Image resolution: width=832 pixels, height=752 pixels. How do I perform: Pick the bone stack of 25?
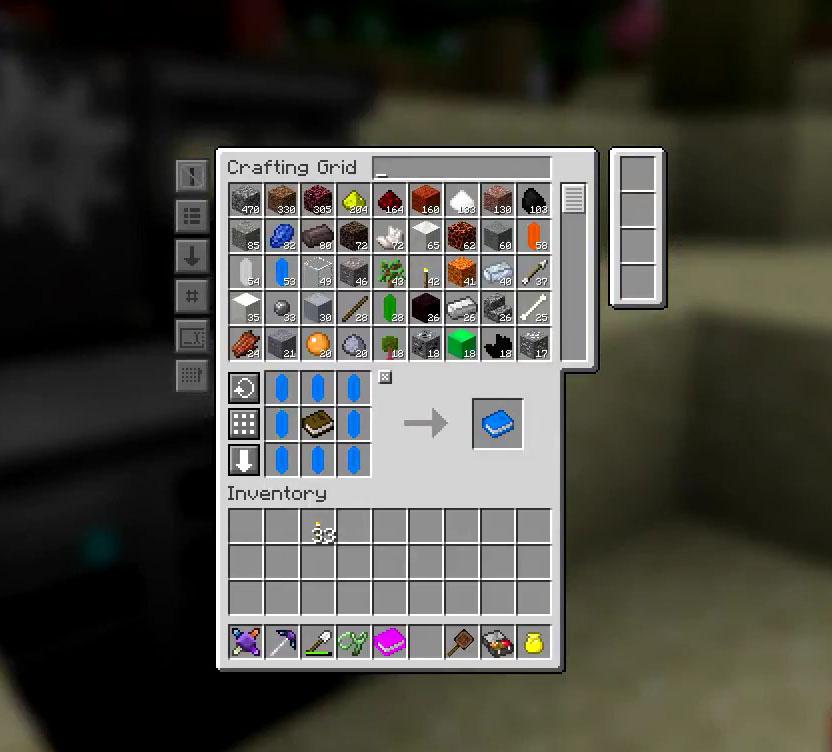click(534, 309)
